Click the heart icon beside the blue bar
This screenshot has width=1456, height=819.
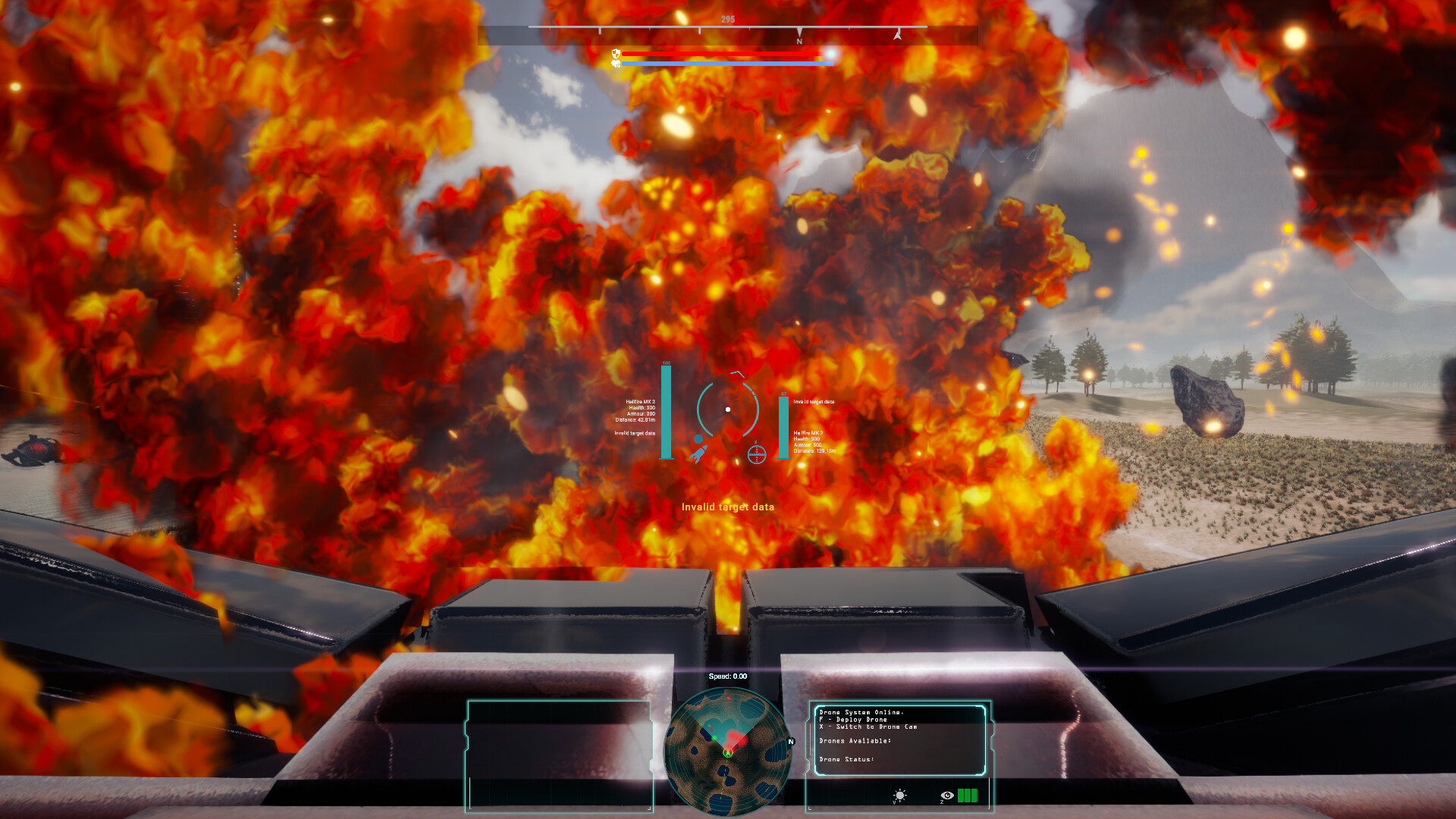(x=616, y=64)
